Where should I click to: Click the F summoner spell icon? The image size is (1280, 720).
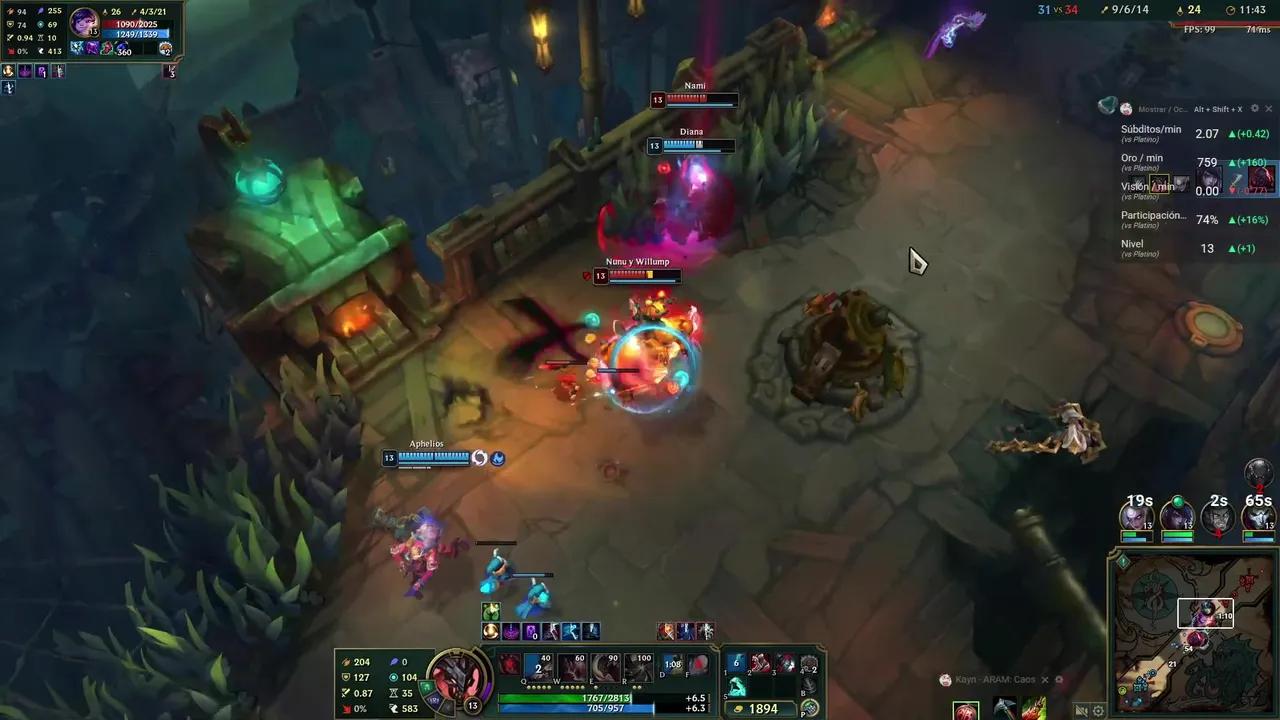tap(698, 666)
